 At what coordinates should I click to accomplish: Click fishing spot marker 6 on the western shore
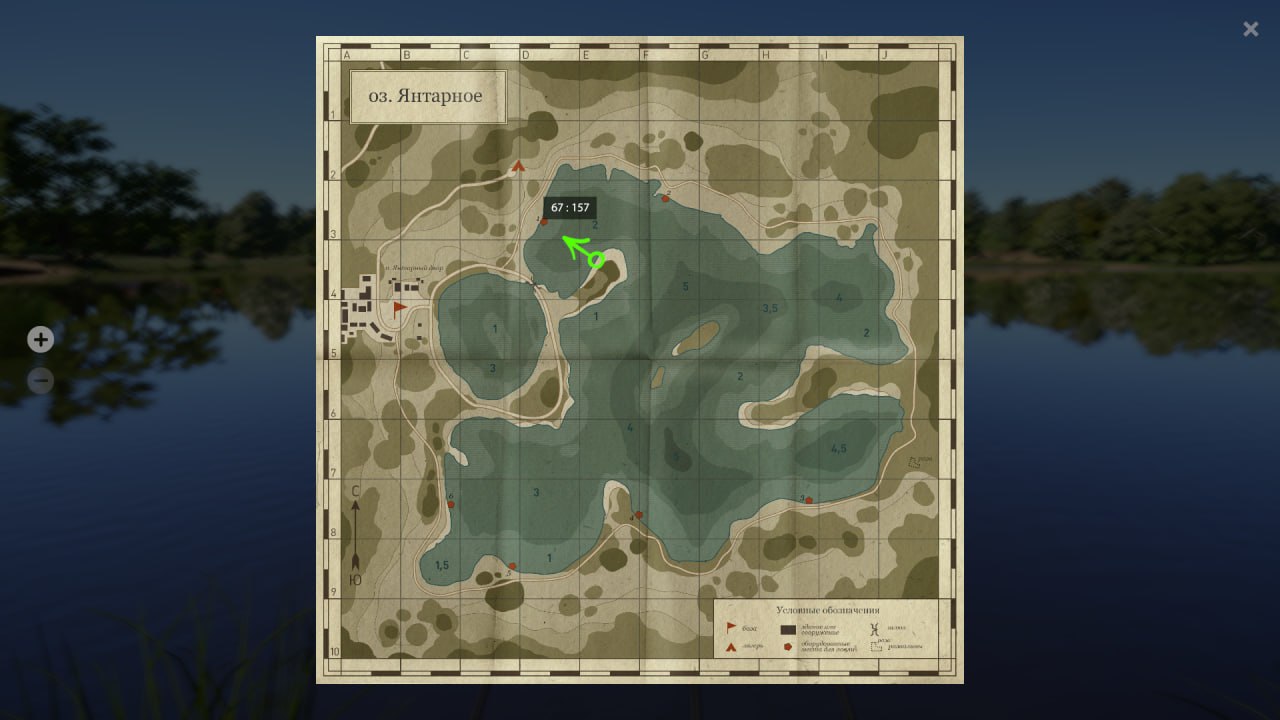tap(451, 503)
